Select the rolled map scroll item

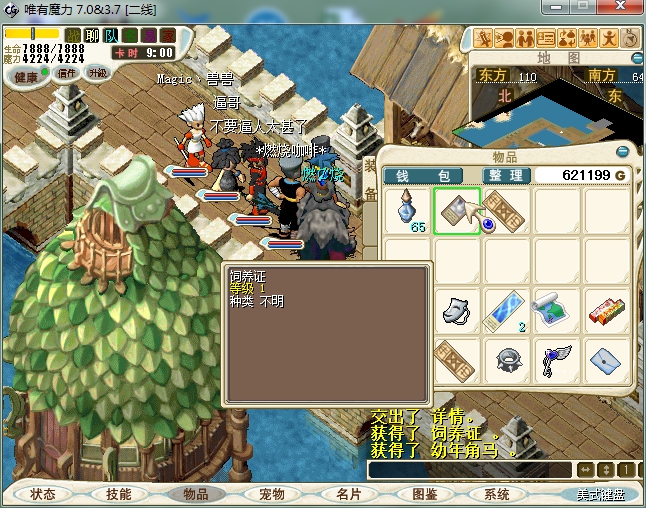(557, 308)
